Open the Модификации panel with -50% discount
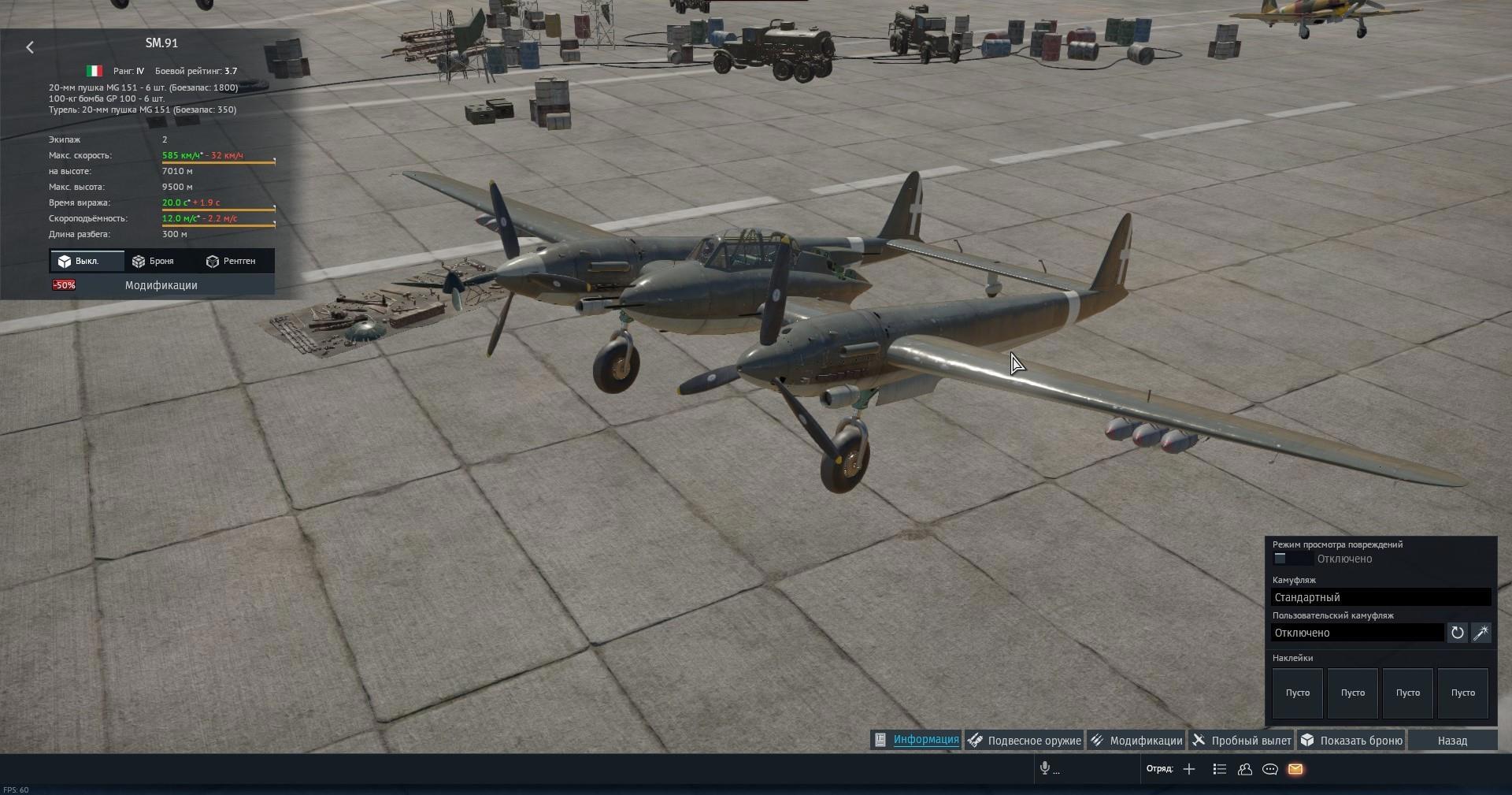 [x=161, y=285]
